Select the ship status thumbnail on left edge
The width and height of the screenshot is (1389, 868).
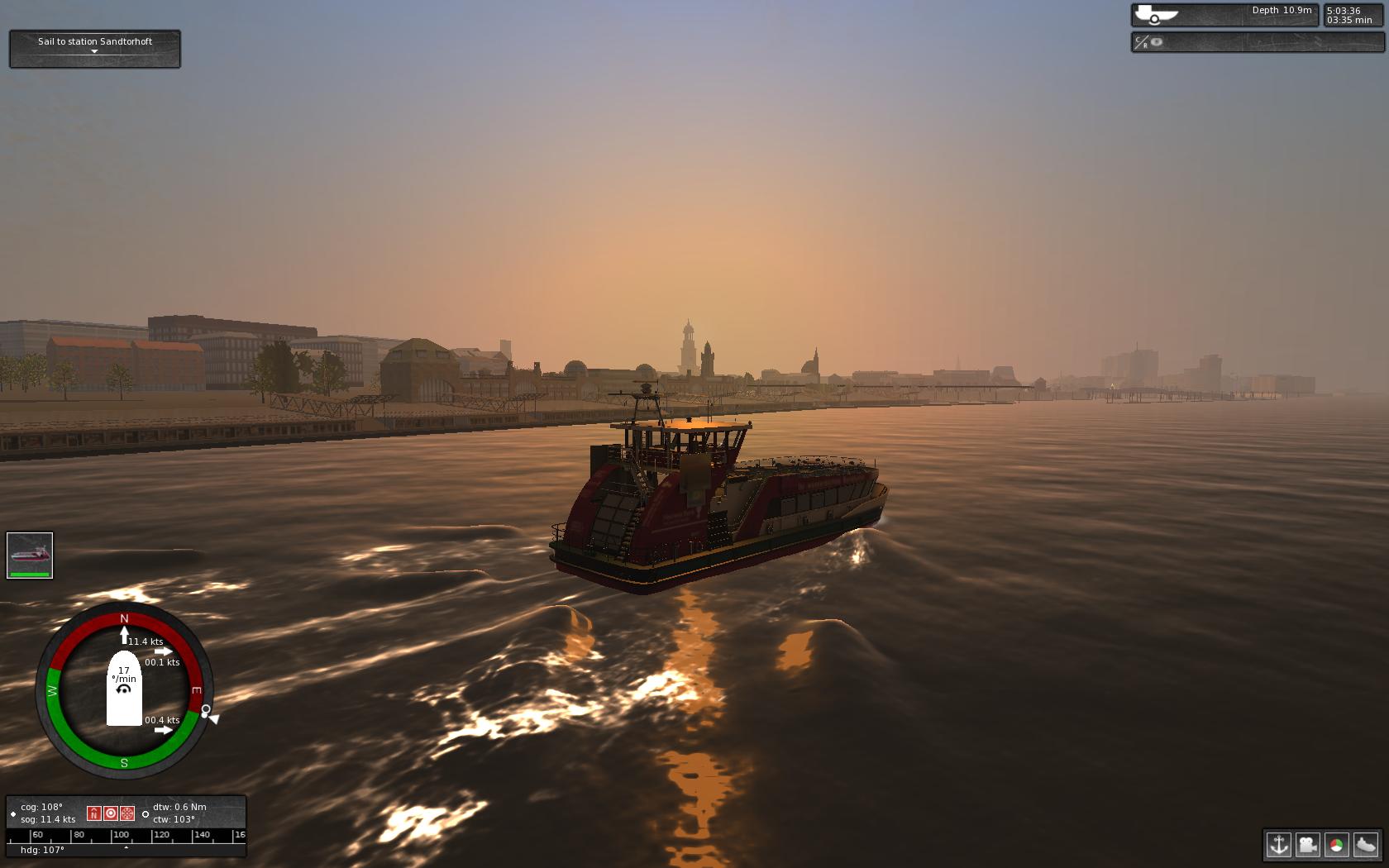29,552
